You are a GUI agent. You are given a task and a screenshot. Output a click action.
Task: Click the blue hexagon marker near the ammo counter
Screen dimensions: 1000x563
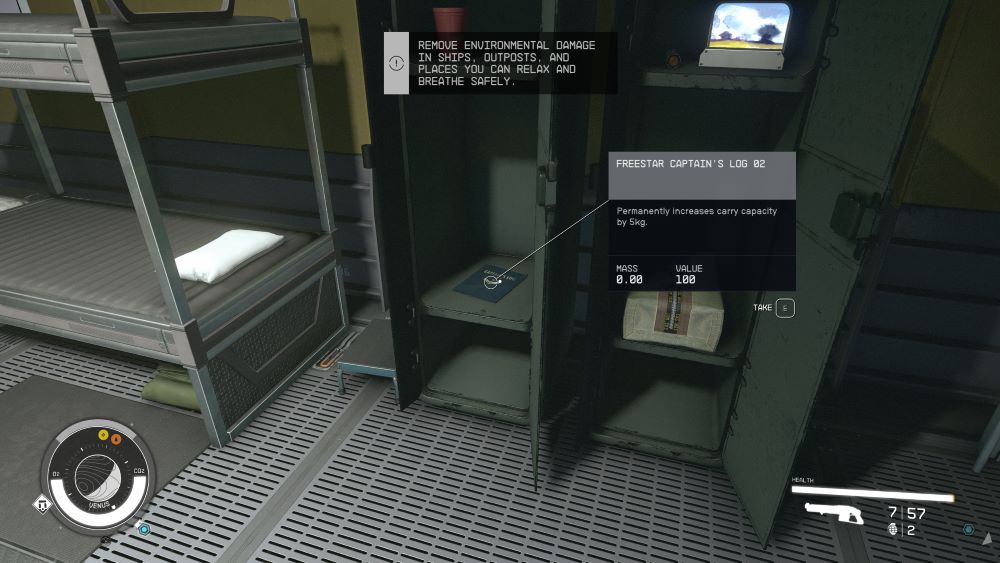[x=968, y=529]
